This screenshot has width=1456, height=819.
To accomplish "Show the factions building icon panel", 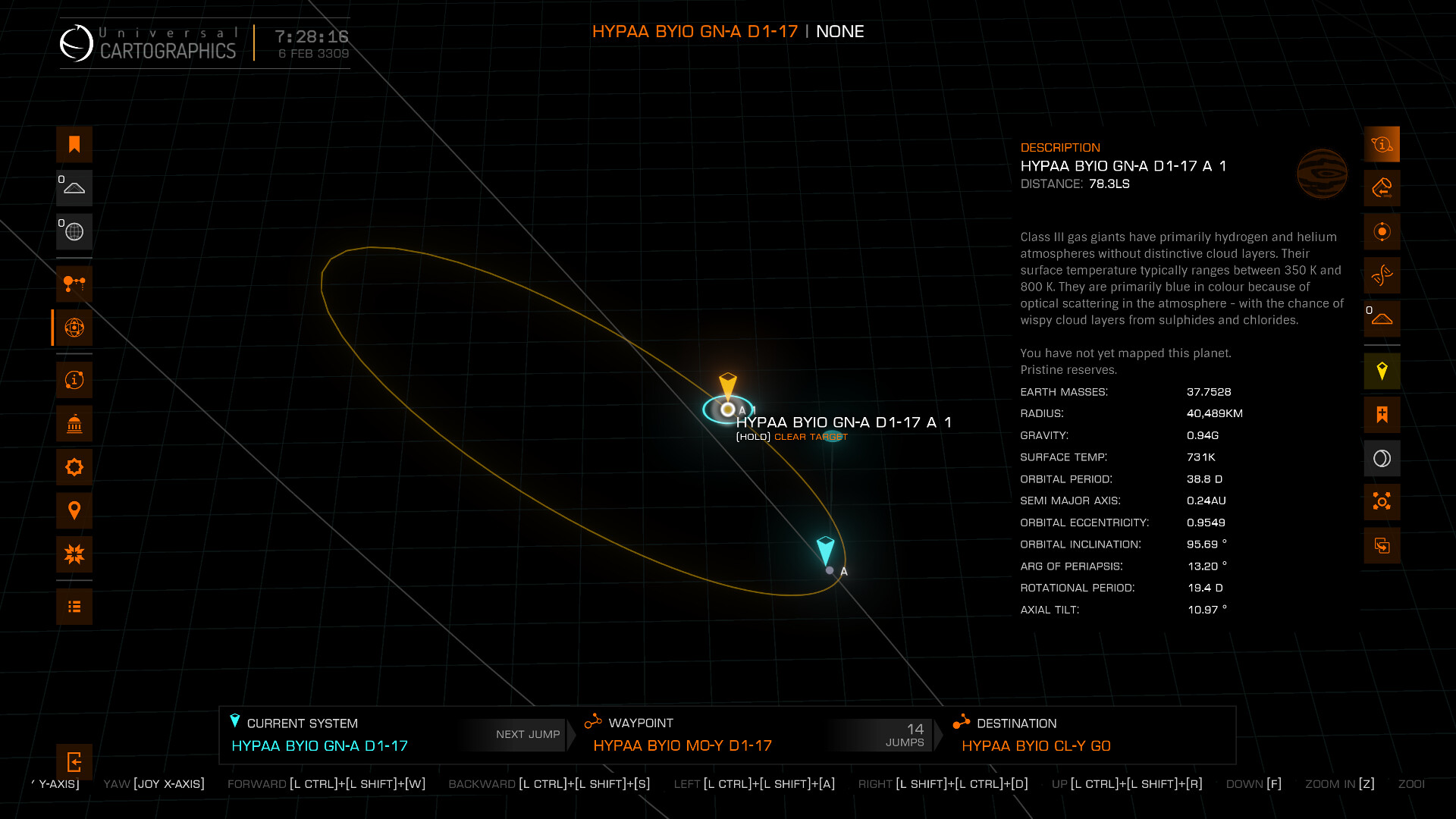I will click(x=74, y=424).
